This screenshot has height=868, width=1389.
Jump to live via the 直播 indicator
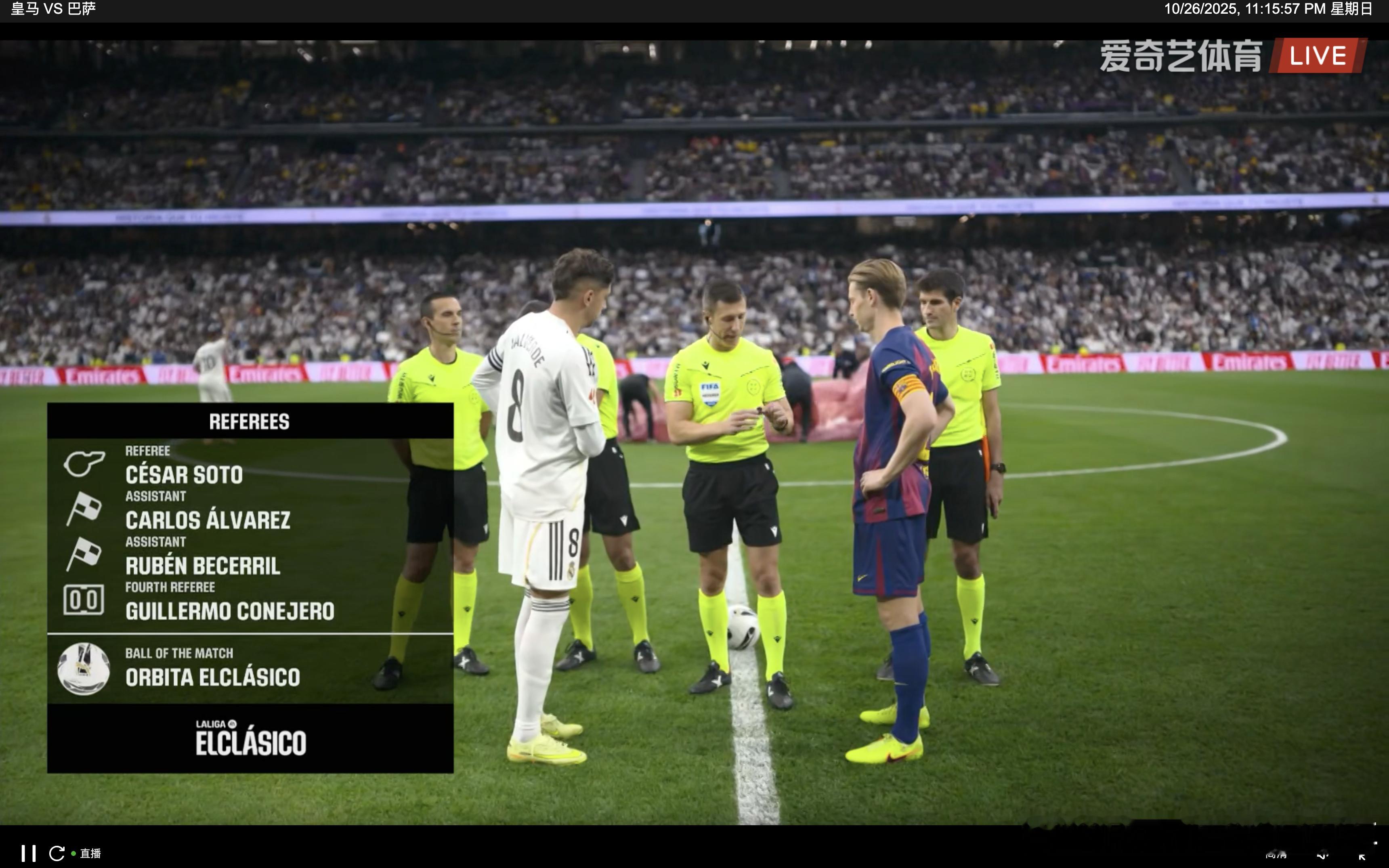point(90,853)
